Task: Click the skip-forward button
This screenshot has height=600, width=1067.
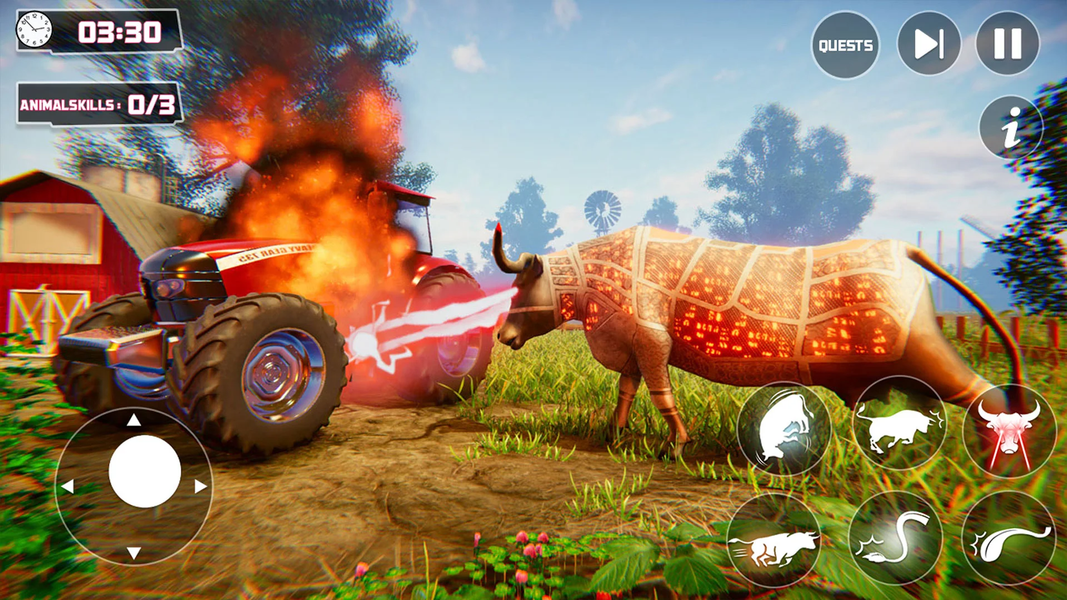Action: [x=928, y=44]
